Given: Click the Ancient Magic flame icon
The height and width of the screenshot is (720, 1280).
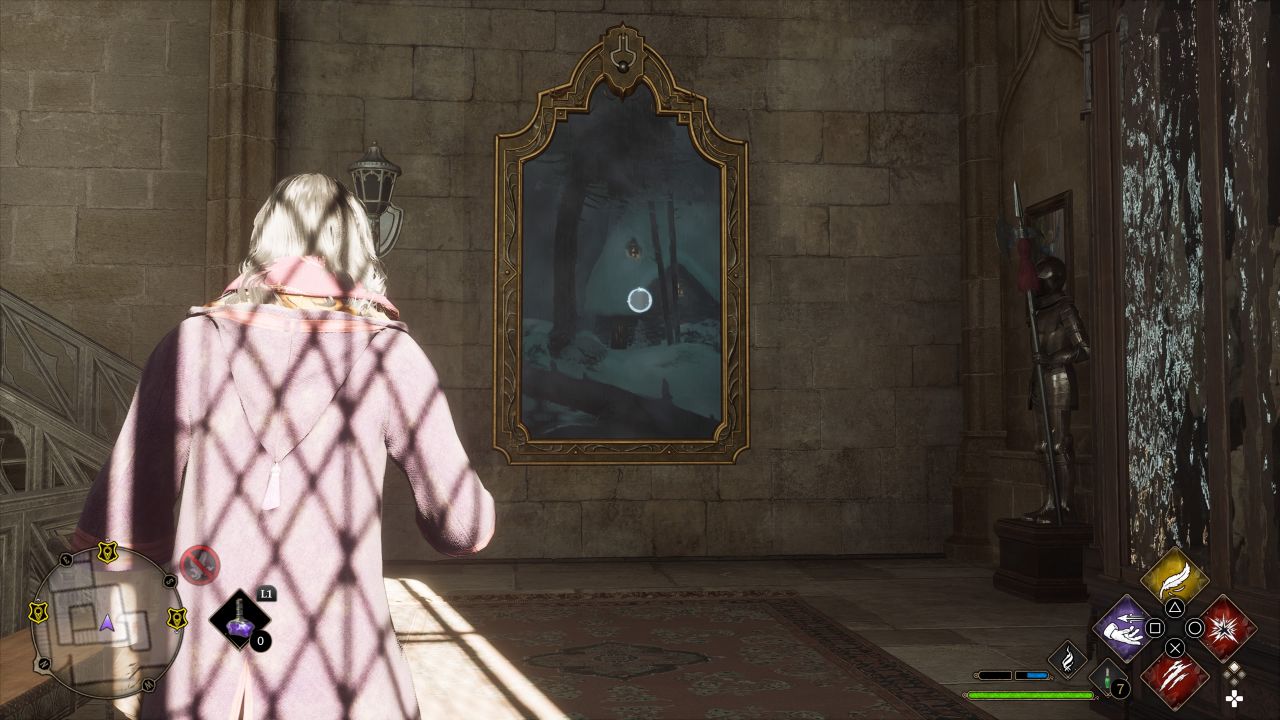Looking at the screenshot, I should coord(1066,660).
